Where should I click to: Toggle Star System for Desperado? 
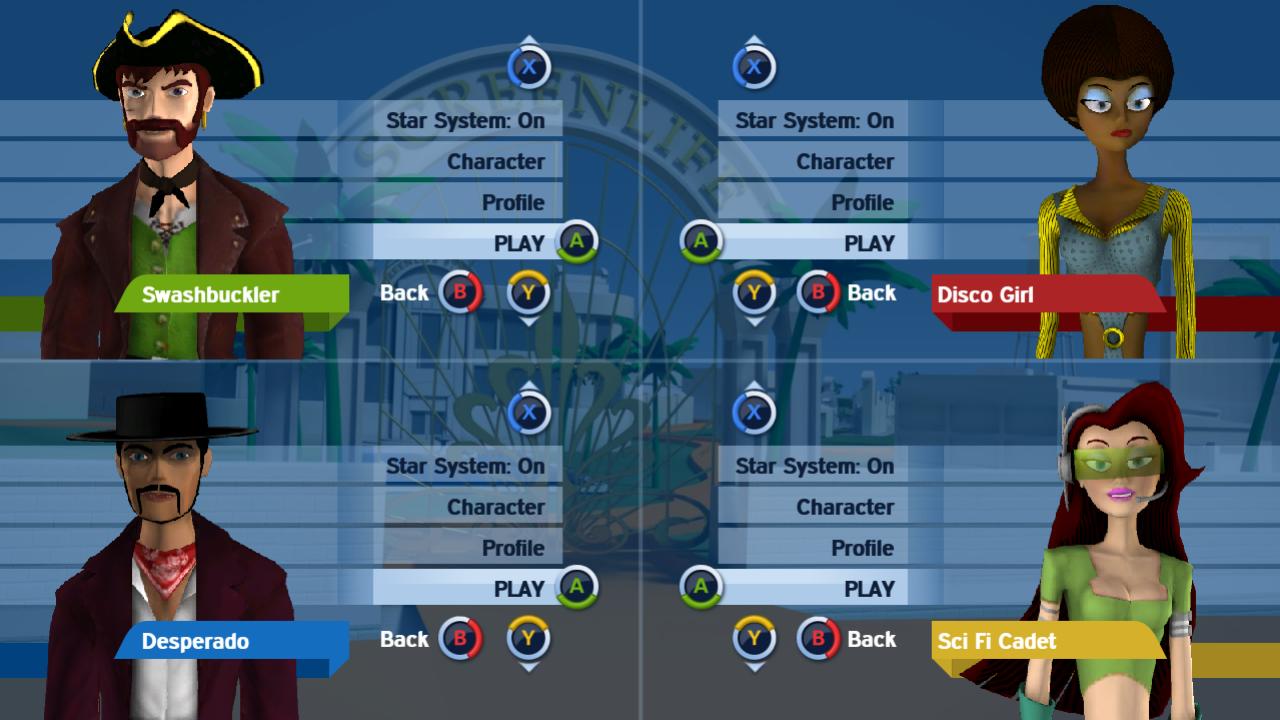[465, 466]
